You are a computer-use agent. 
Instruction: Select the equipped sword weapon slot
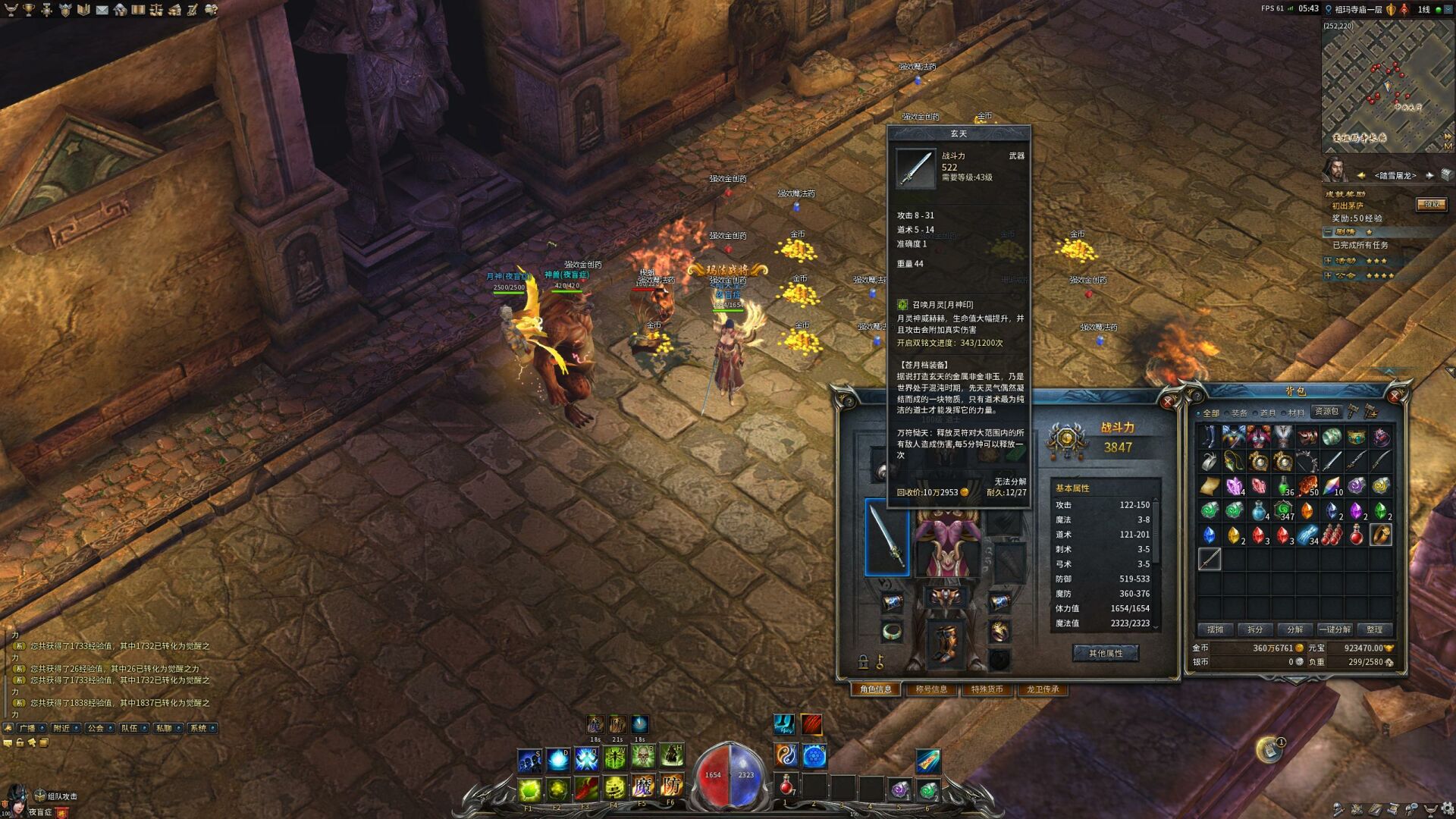pos(886,537)
